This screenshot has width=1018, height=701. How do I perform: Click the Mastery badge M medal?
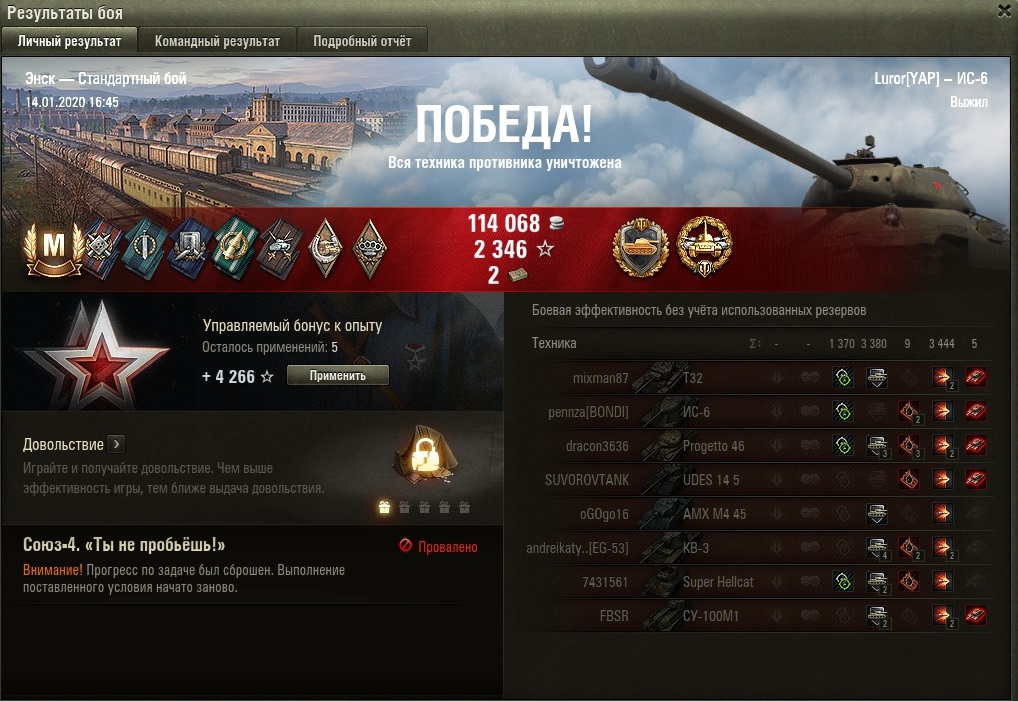click(x=54, y=249)
